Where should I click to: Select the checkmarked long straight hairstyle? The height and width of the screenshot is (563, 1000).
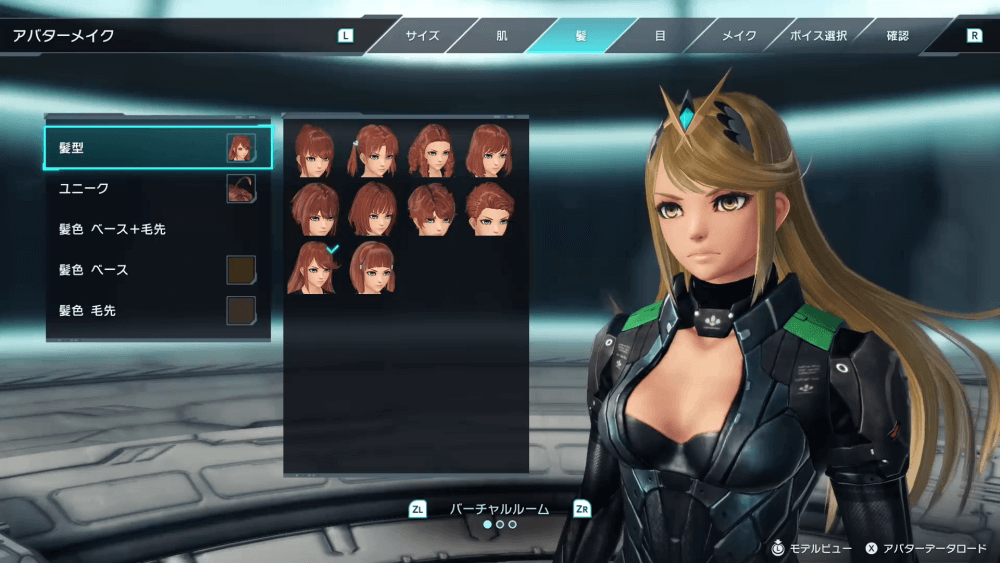(x=313, y=267)
